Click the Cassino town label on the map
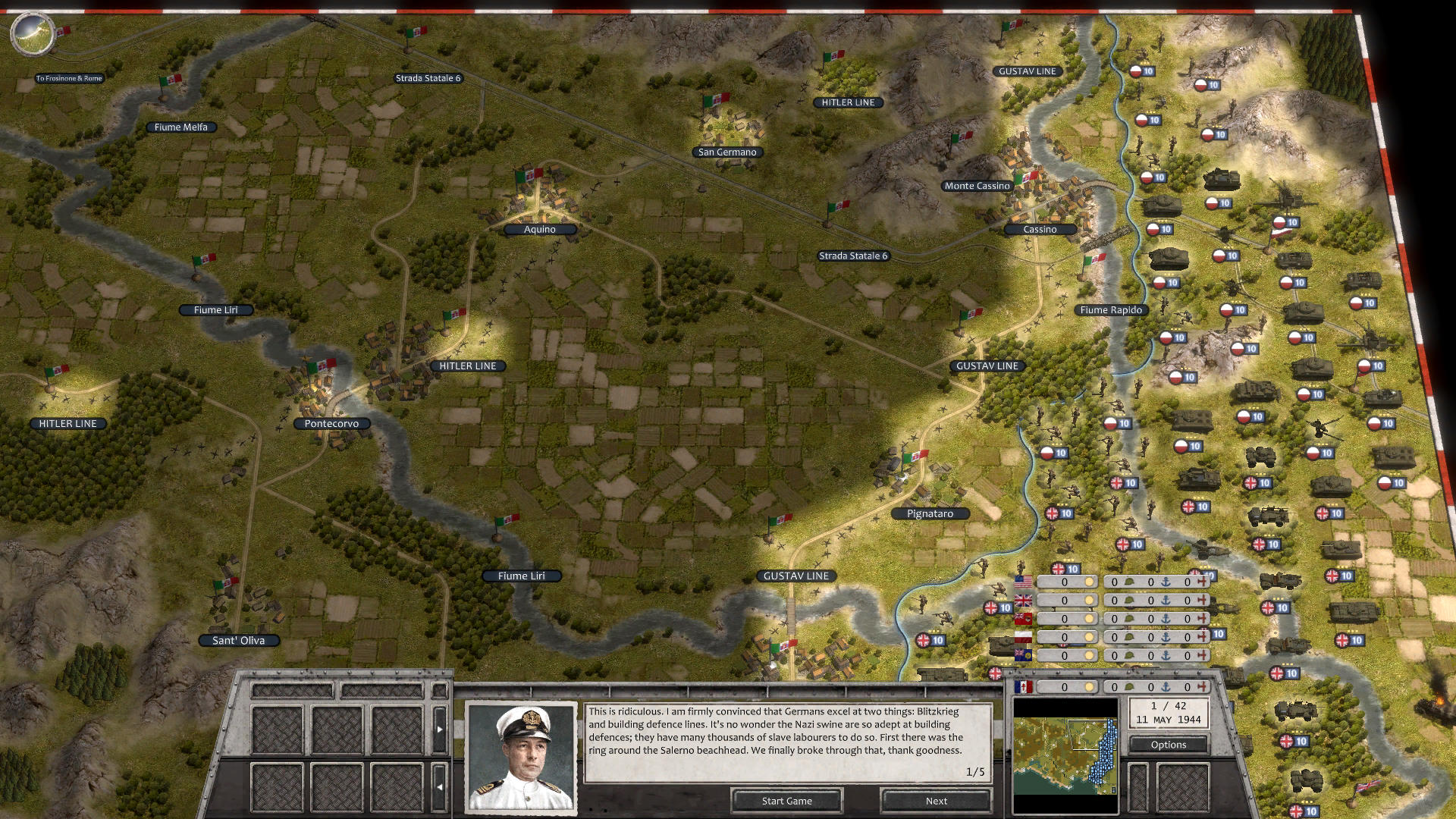Viewport: 1456px width, 819px height. pyautogui.click(x=1040, y=229)
